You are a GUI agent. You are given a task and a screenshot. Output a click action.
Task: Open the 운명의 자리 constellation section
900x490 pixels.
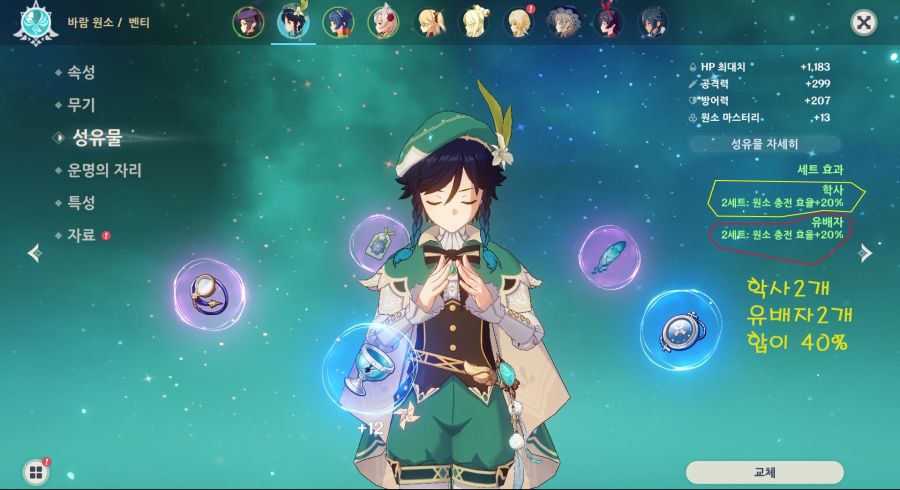(x=100, y=169)
